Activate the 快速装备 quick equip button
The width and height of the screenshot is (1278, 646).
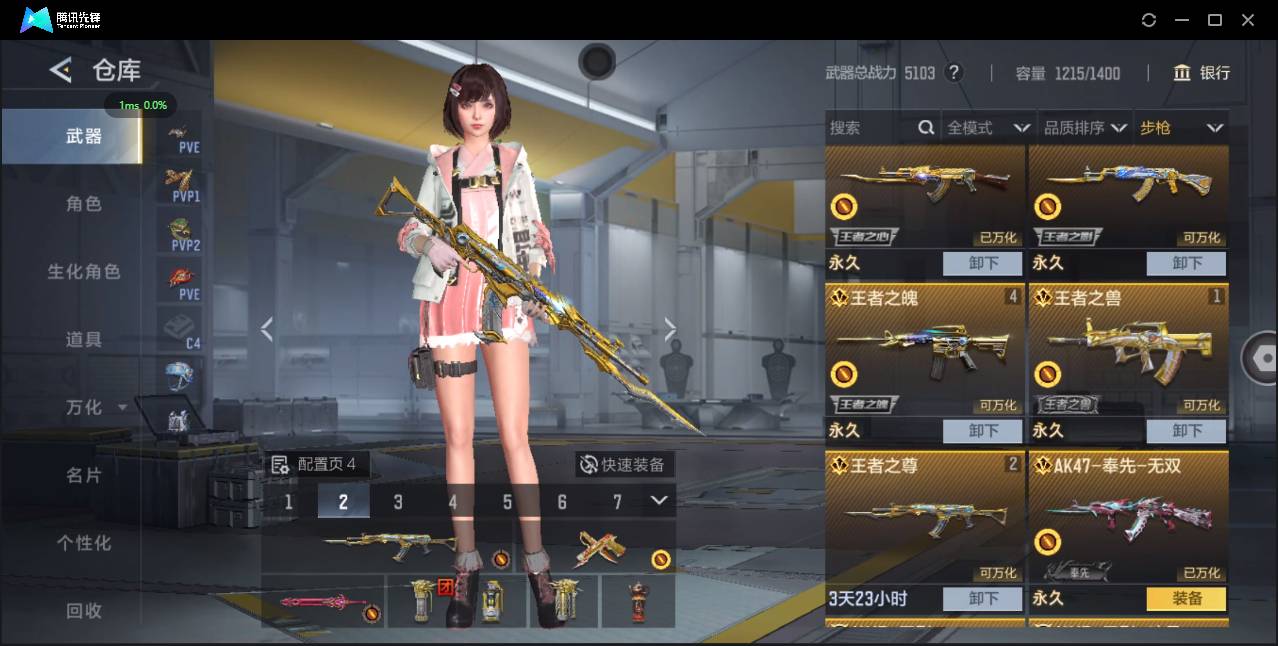624,465
